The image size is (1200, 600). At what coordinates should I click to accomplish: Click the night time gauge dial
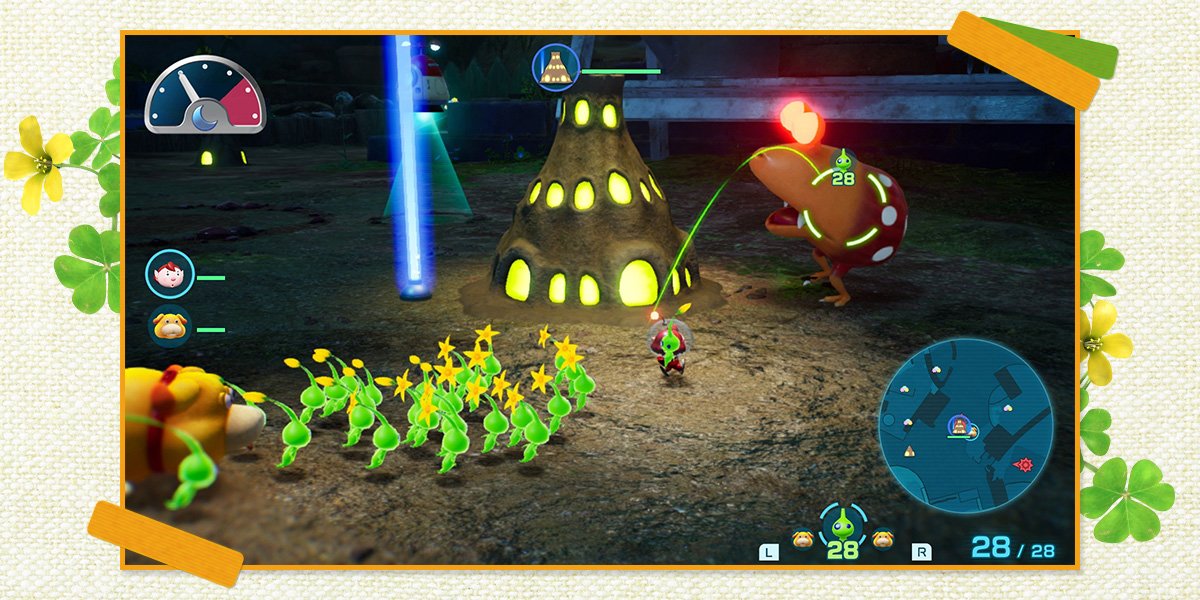click(x=205, y=96)
